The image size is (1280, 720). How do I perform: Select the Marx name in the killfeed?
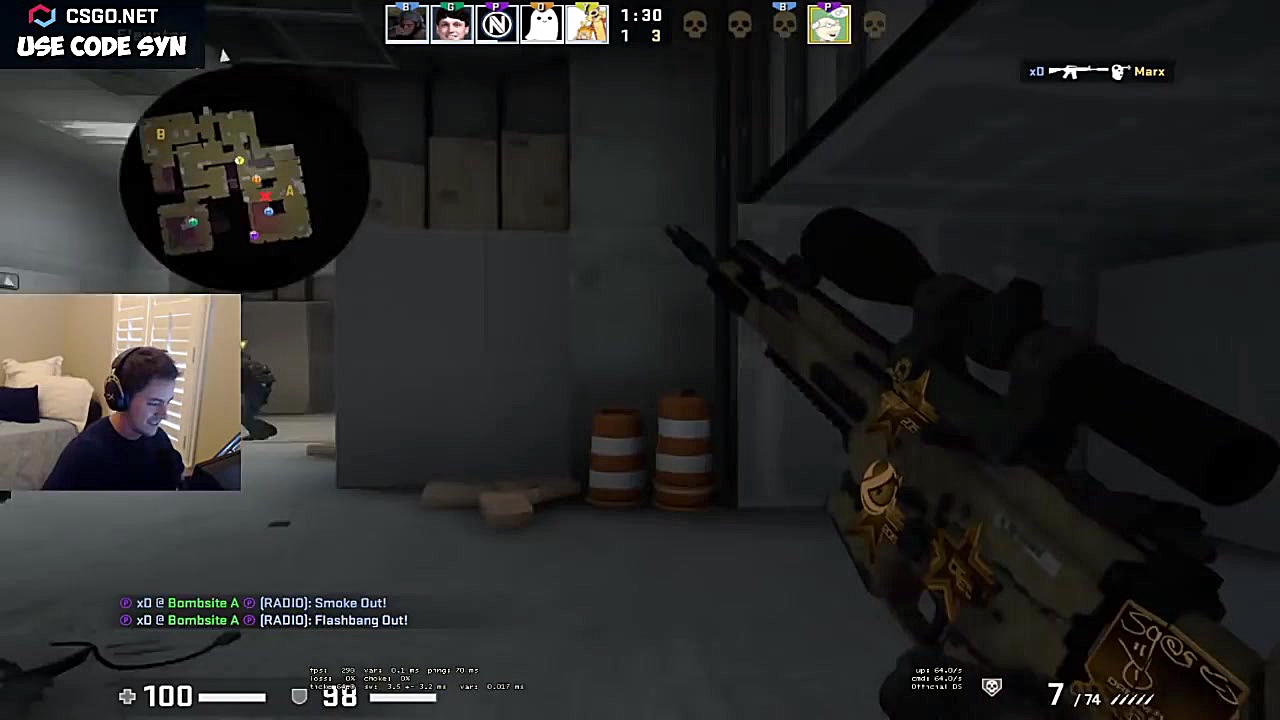[x=1150, y=71]
